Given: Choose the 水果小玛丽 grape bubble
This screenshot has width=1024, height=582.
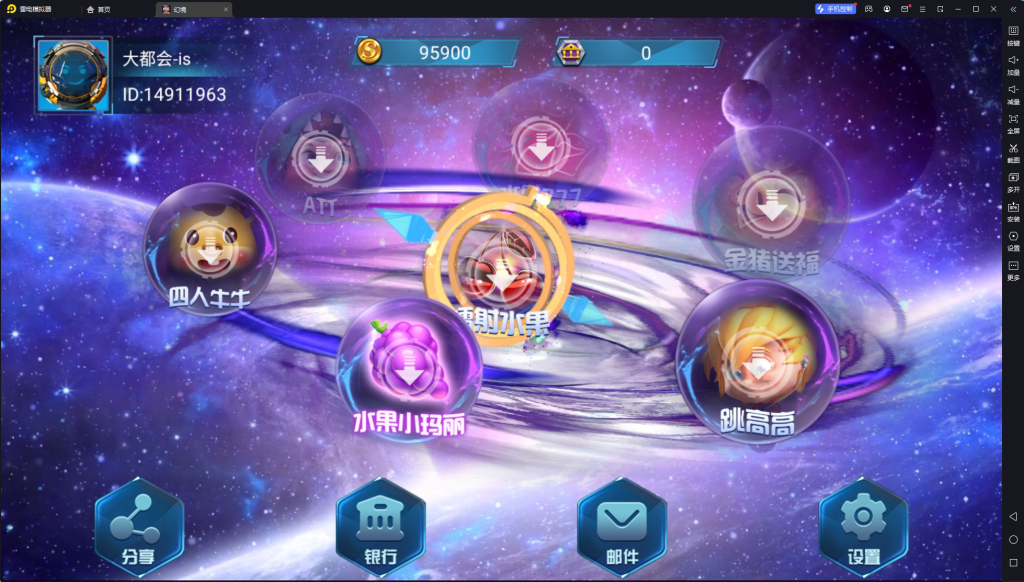Looking at the screenshot, I should pos(409,368).
